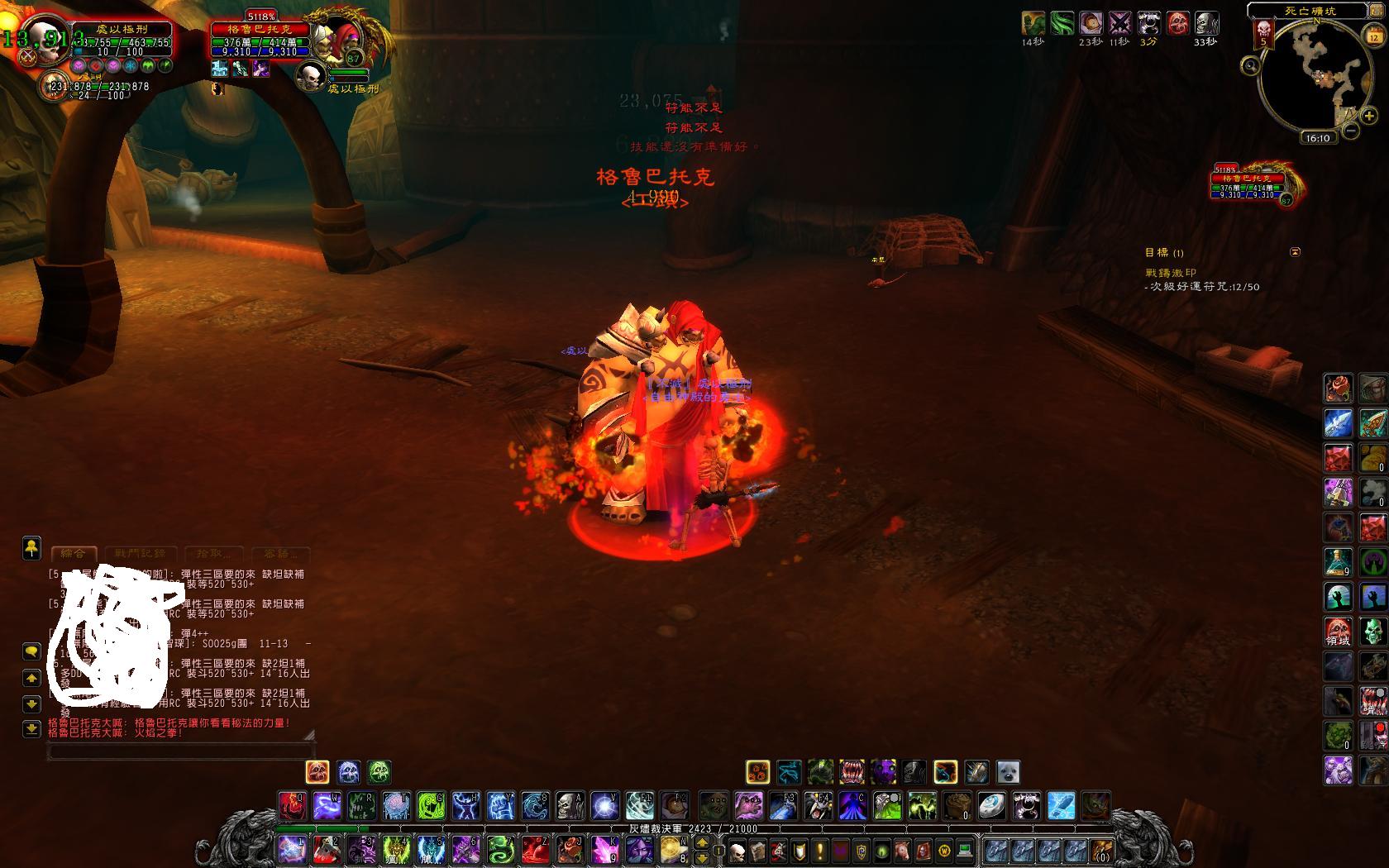Image resolution: width=1389 pixels, height=868 pixels.
Task: Open the yellow exclamation quest log button
Action: pos(820,850)
